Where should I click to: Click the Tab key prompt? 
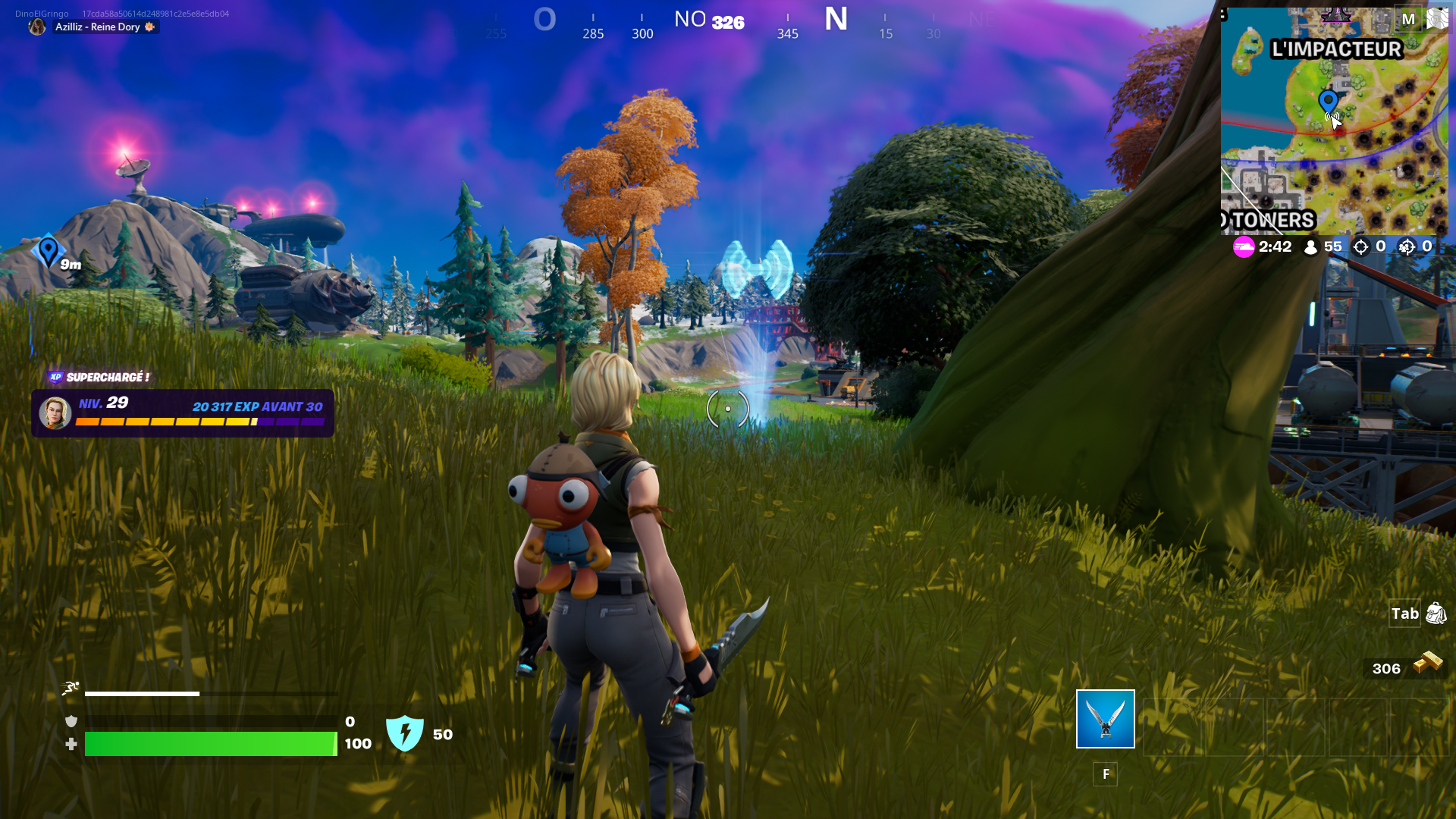point(1404,613)
